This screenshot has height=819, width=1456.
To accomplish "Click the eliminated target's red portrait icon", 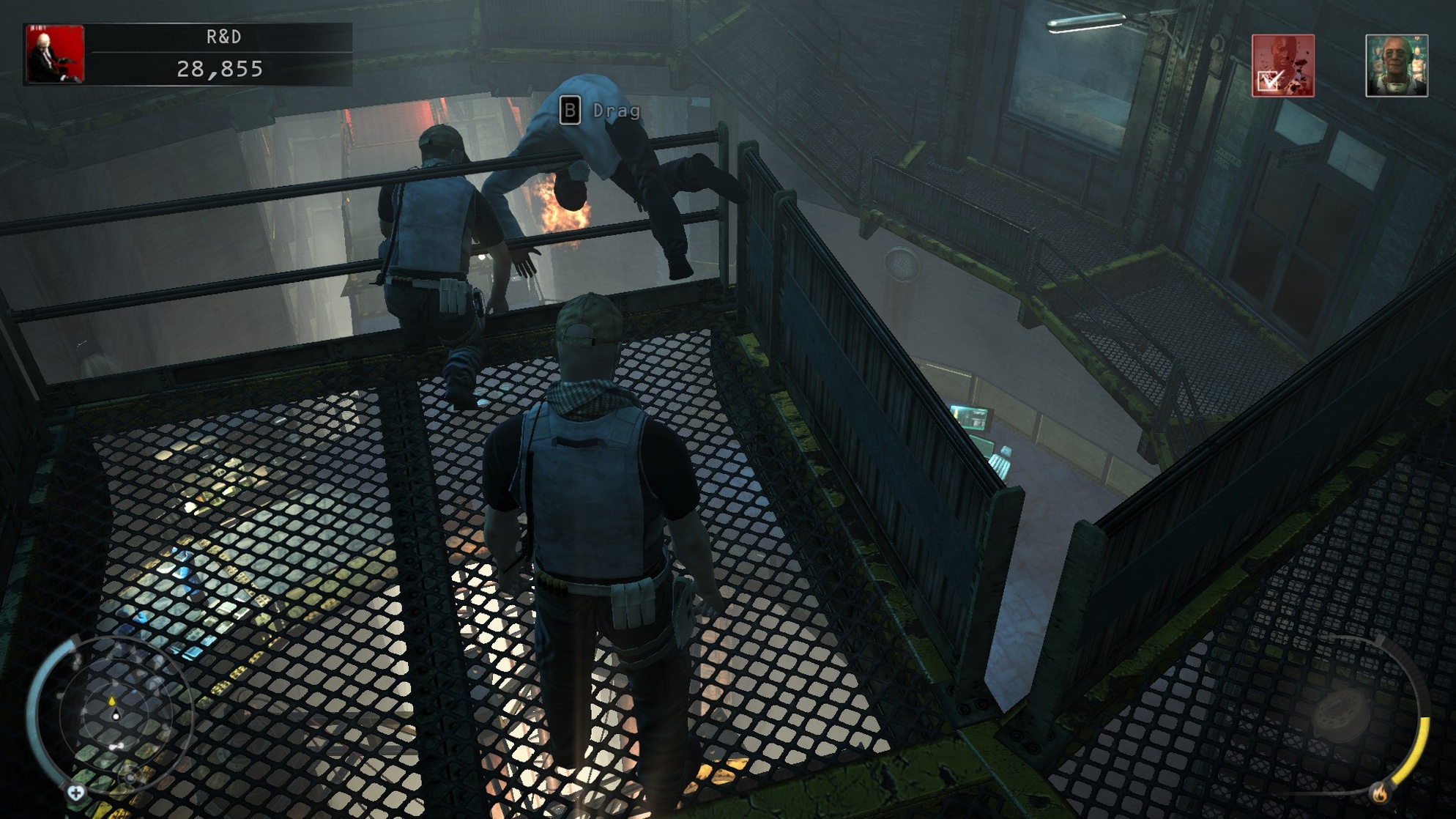I will 1283,64.
